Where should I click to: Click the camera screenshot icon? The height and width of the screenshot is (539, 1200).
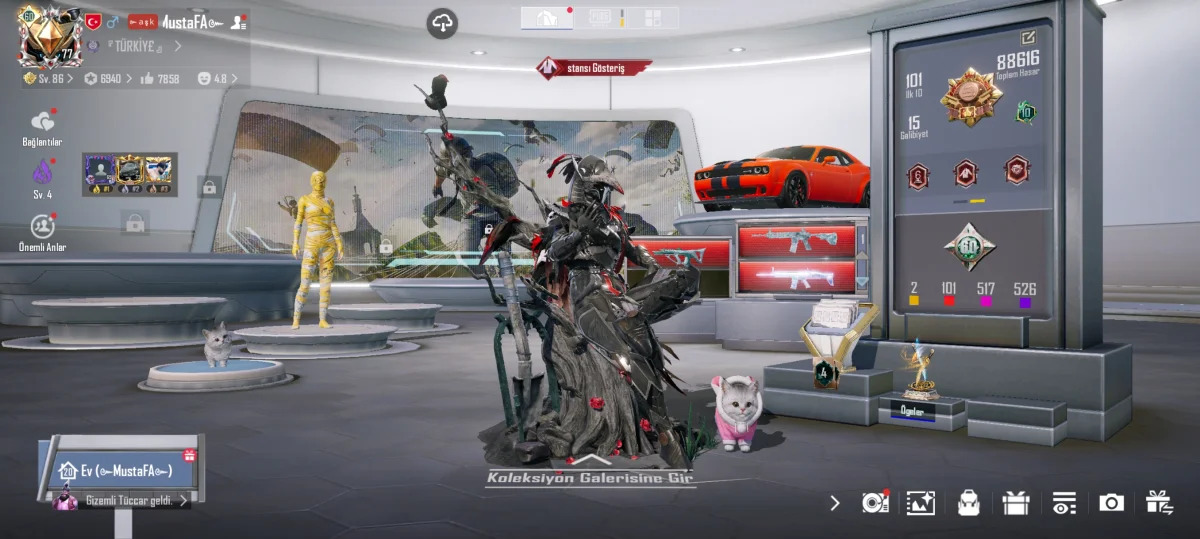[1111, 503]
